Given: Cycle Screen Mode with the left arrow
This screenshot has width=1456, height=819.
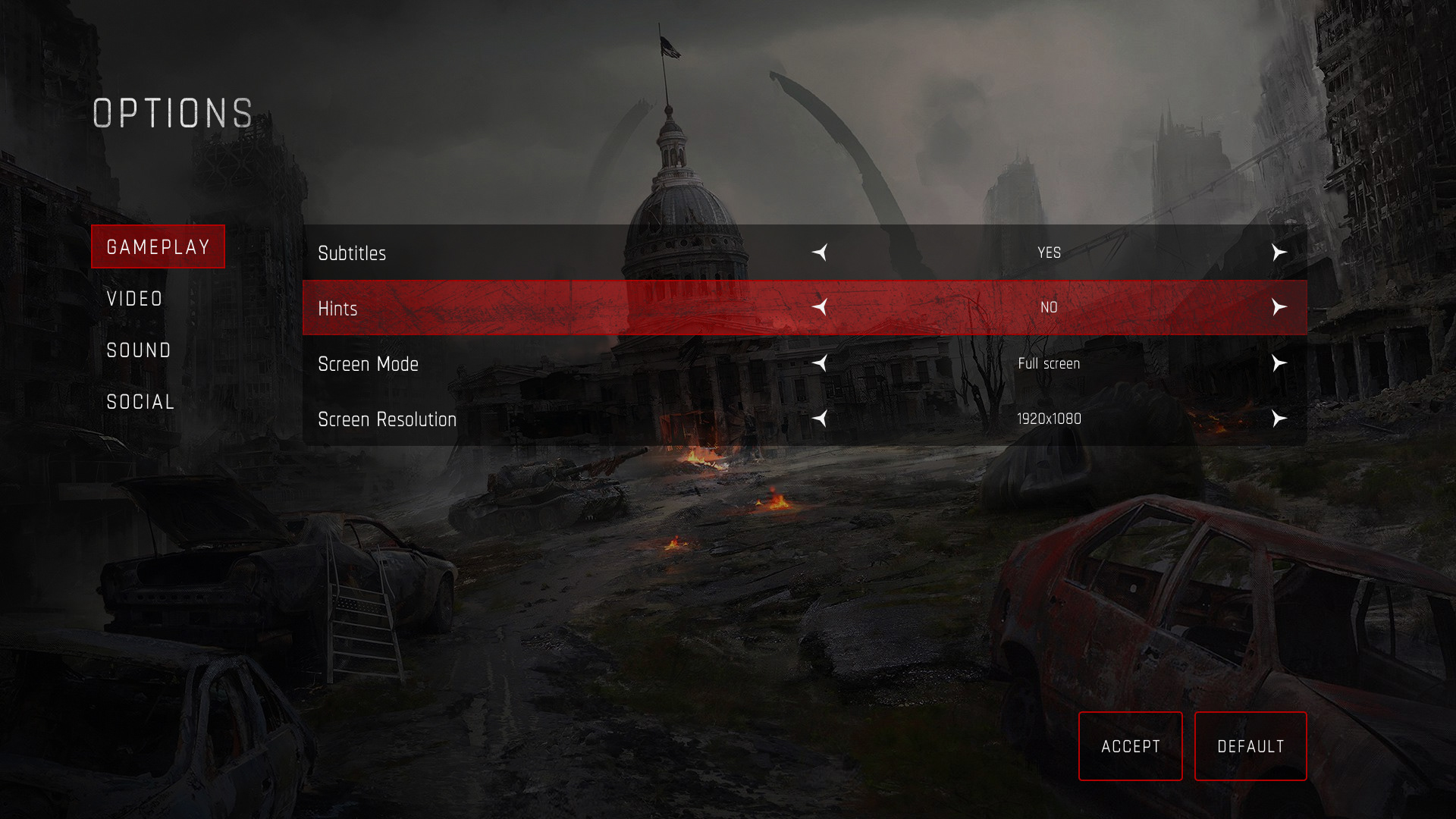Looking at the screenshot, I should click(x=820, y=363).
